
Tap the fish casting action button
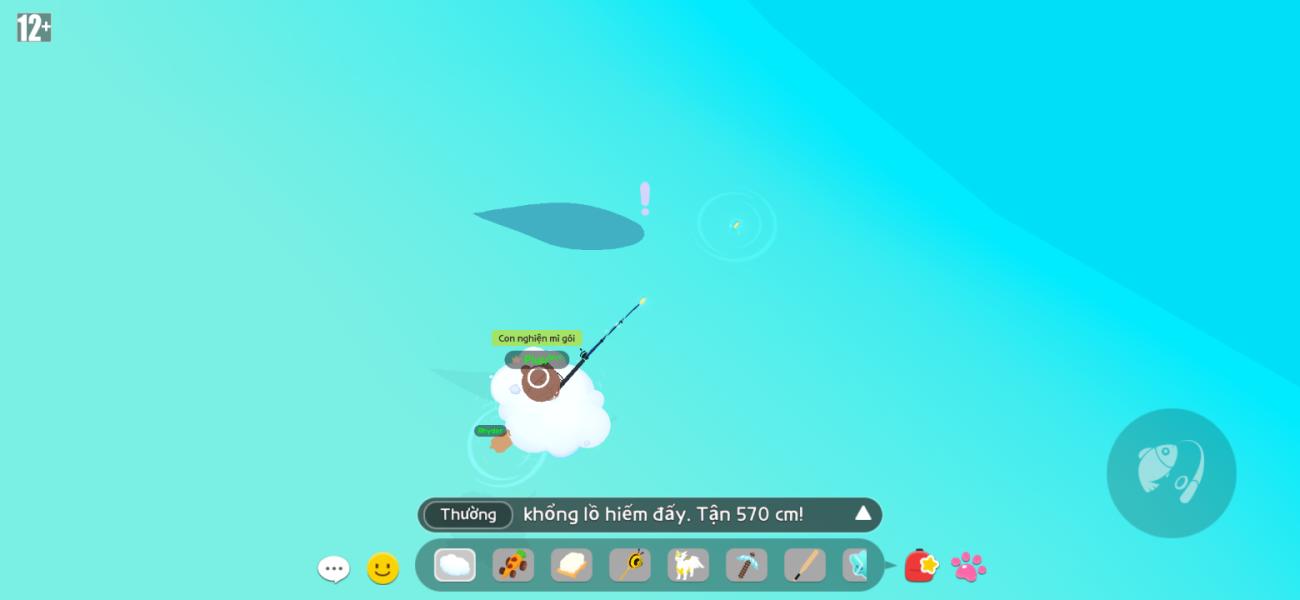pos(1171,473)
